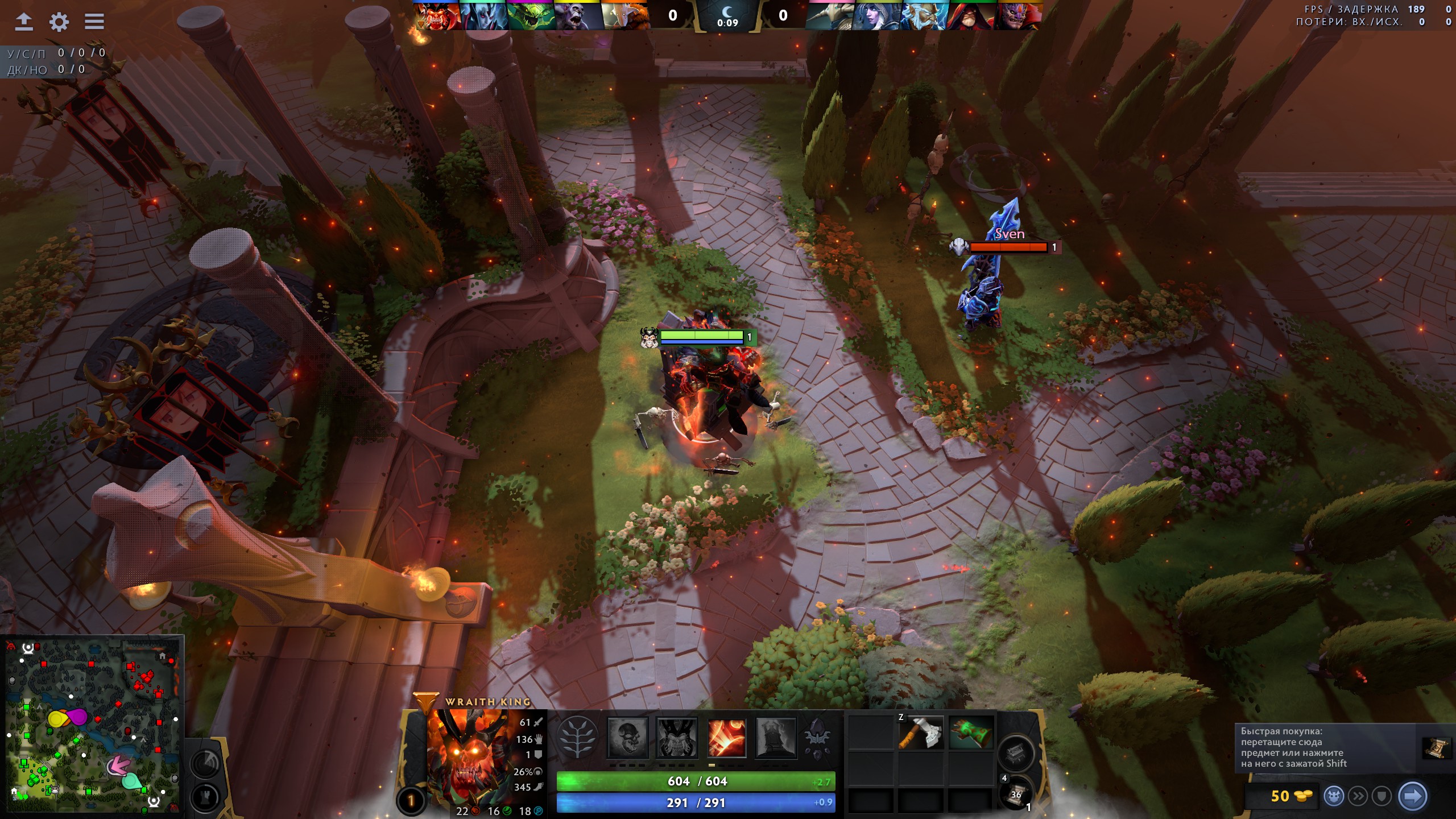1456x819 pixels.
Task: Toggle the courier shield protection icon
Action: [x=1381, y=795]
